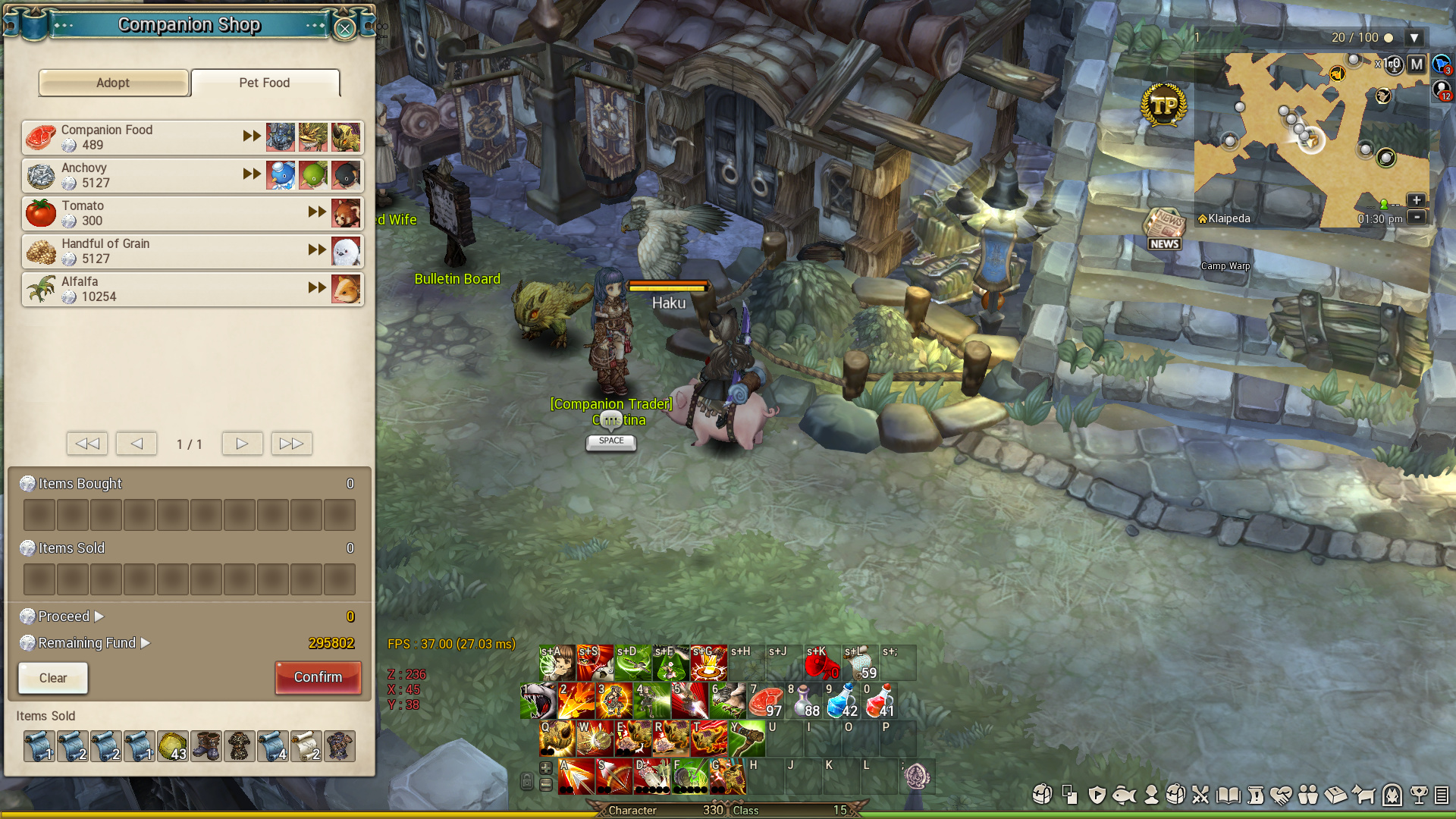
Task: Confirm the shop purchase
Action: (x=318, y=677)
